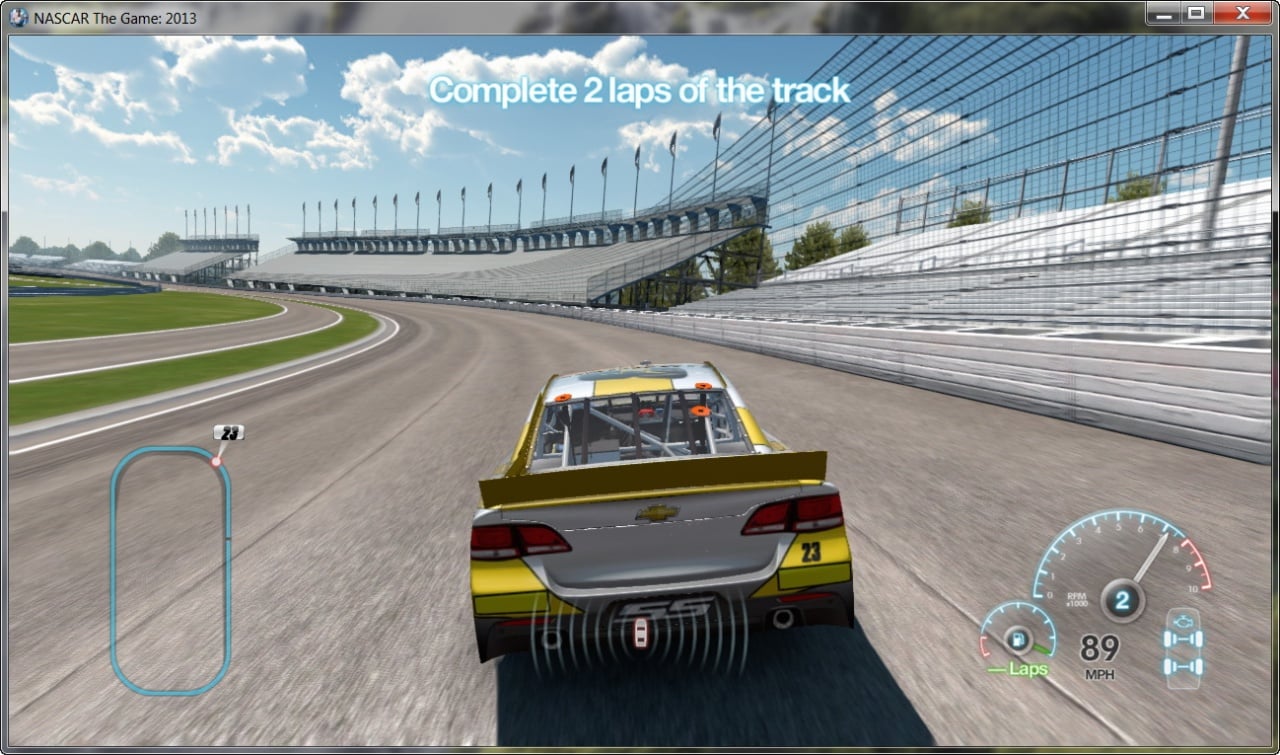Select the tire wear car diagram icon
Image resolution: width=1280 pixels, height=755 pixels.
coord(1182,647)
